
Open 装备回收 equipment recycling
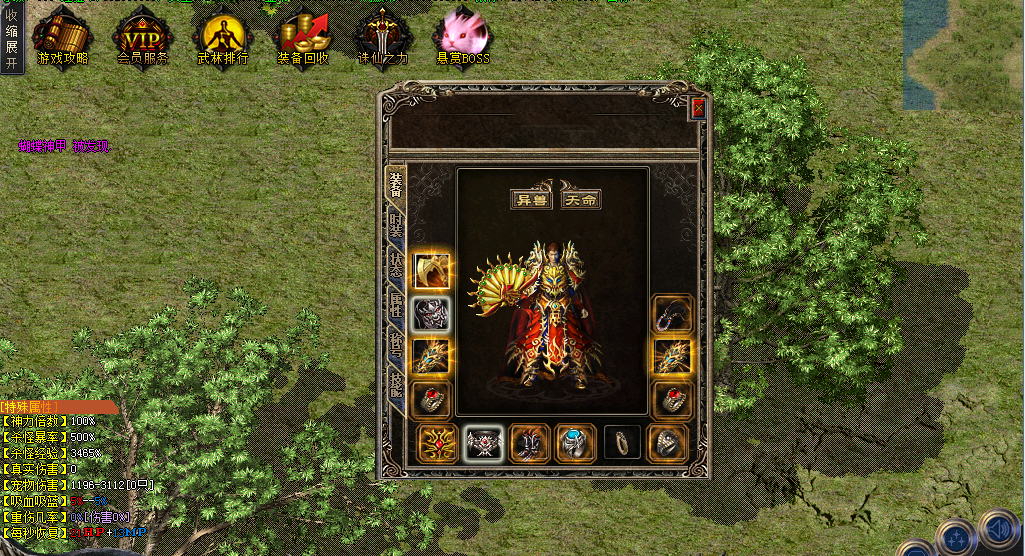[x=303, y=38]
